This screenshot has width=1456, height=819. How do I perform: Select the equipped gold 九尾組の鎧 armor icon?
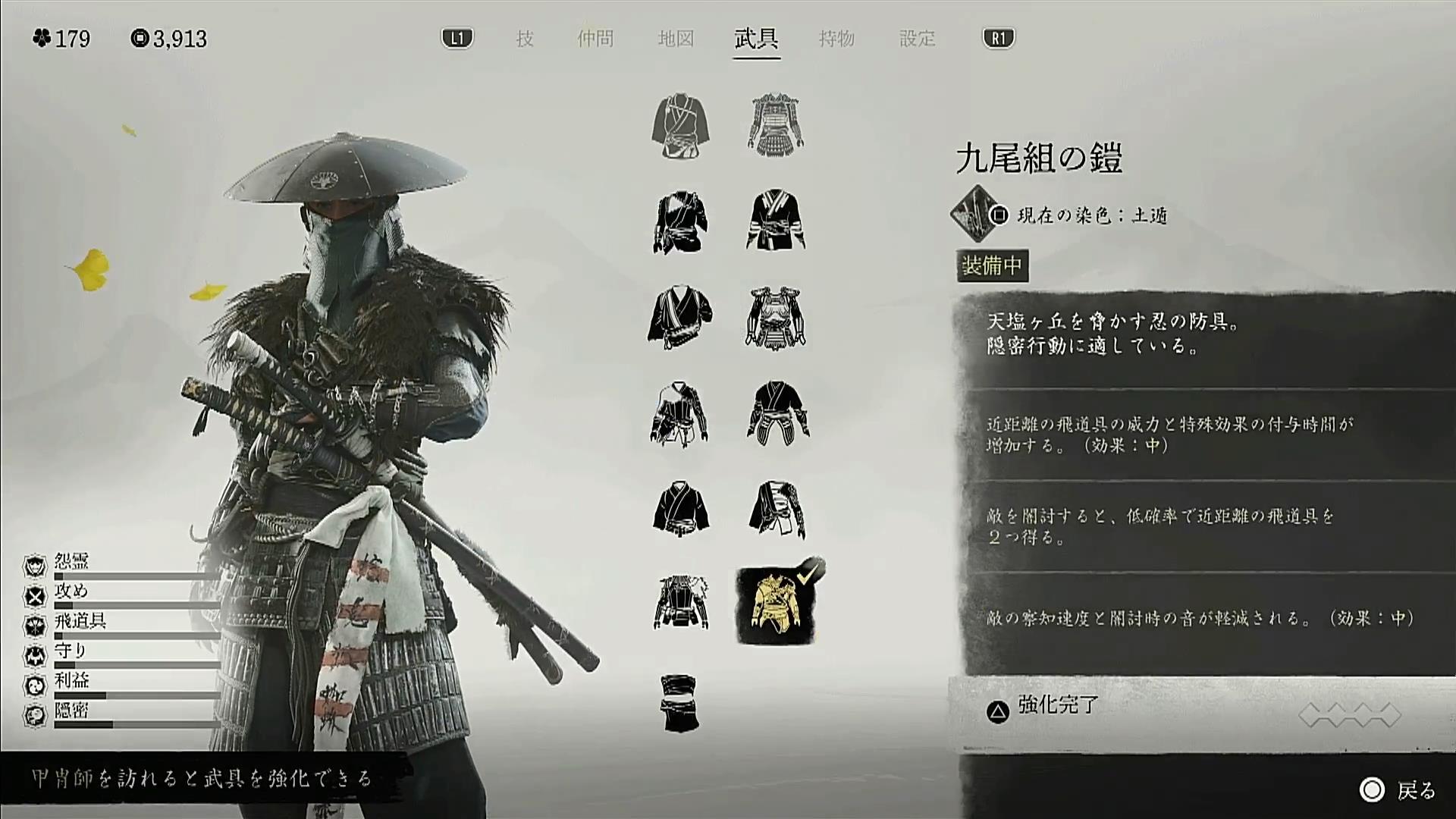(x=777, y=604)
